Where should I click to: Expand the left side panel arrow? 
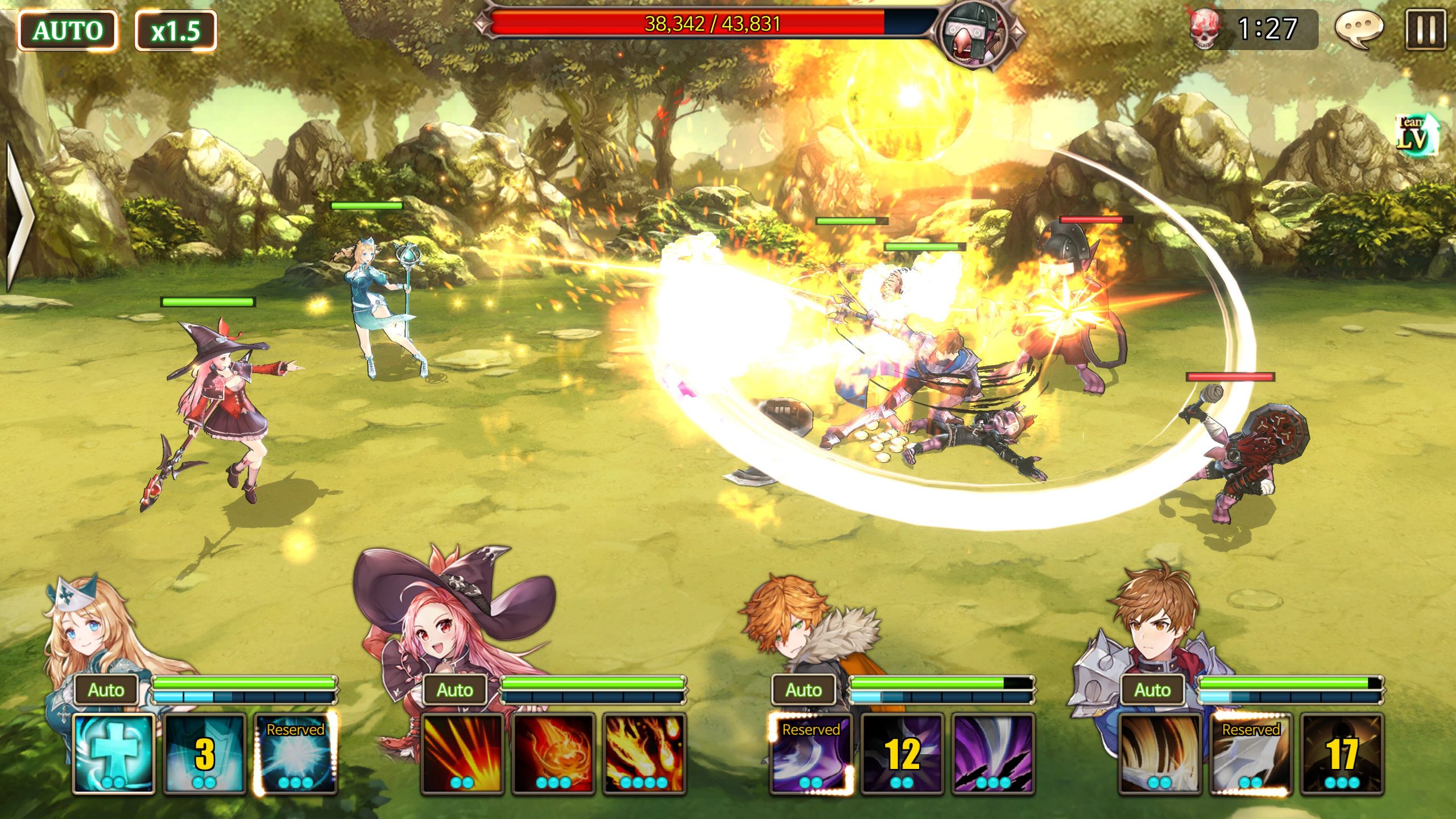pos(17,216)
